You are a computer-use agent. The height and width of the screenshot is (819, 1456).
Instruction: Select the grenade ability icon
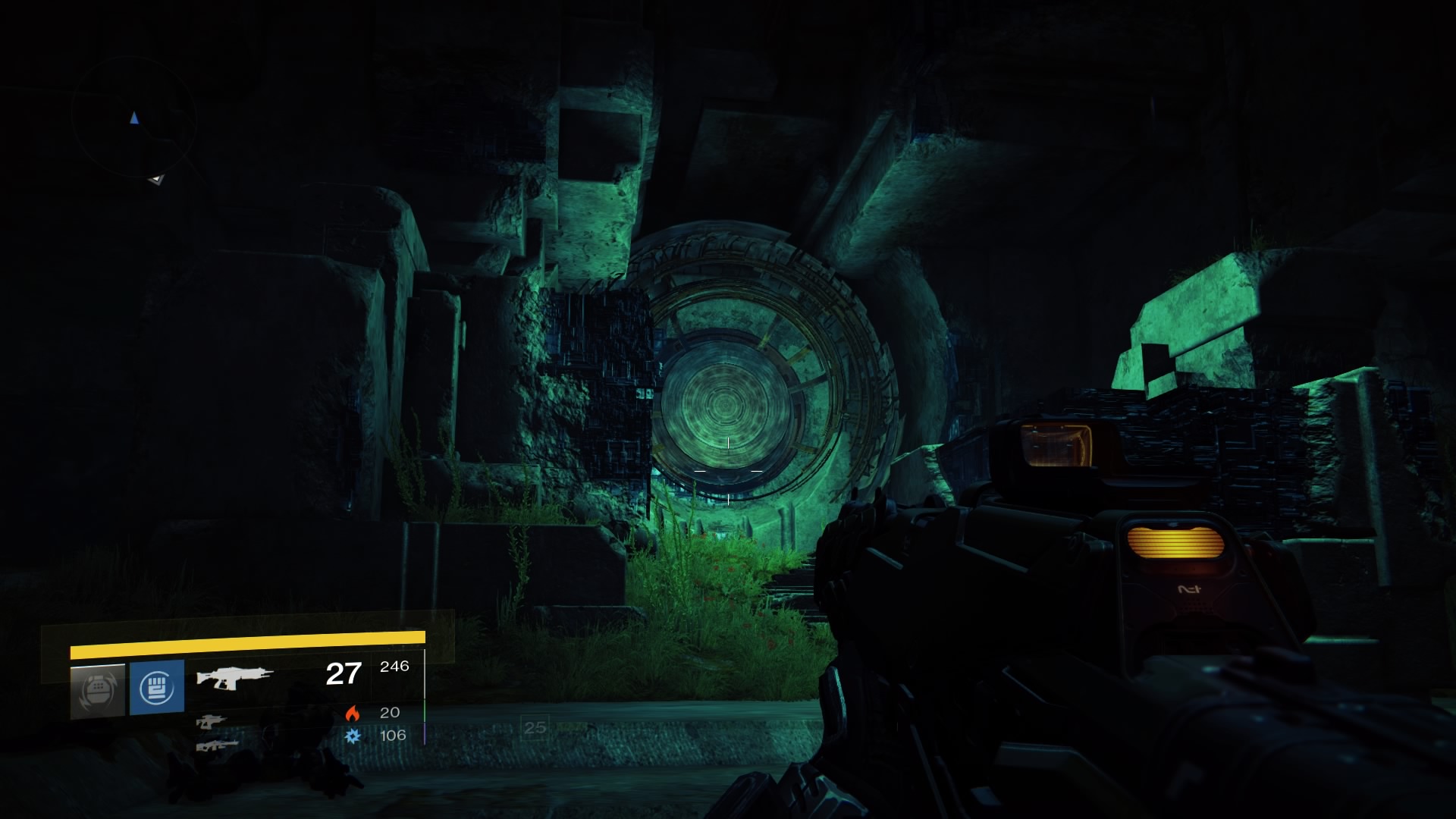pos(98,690)
